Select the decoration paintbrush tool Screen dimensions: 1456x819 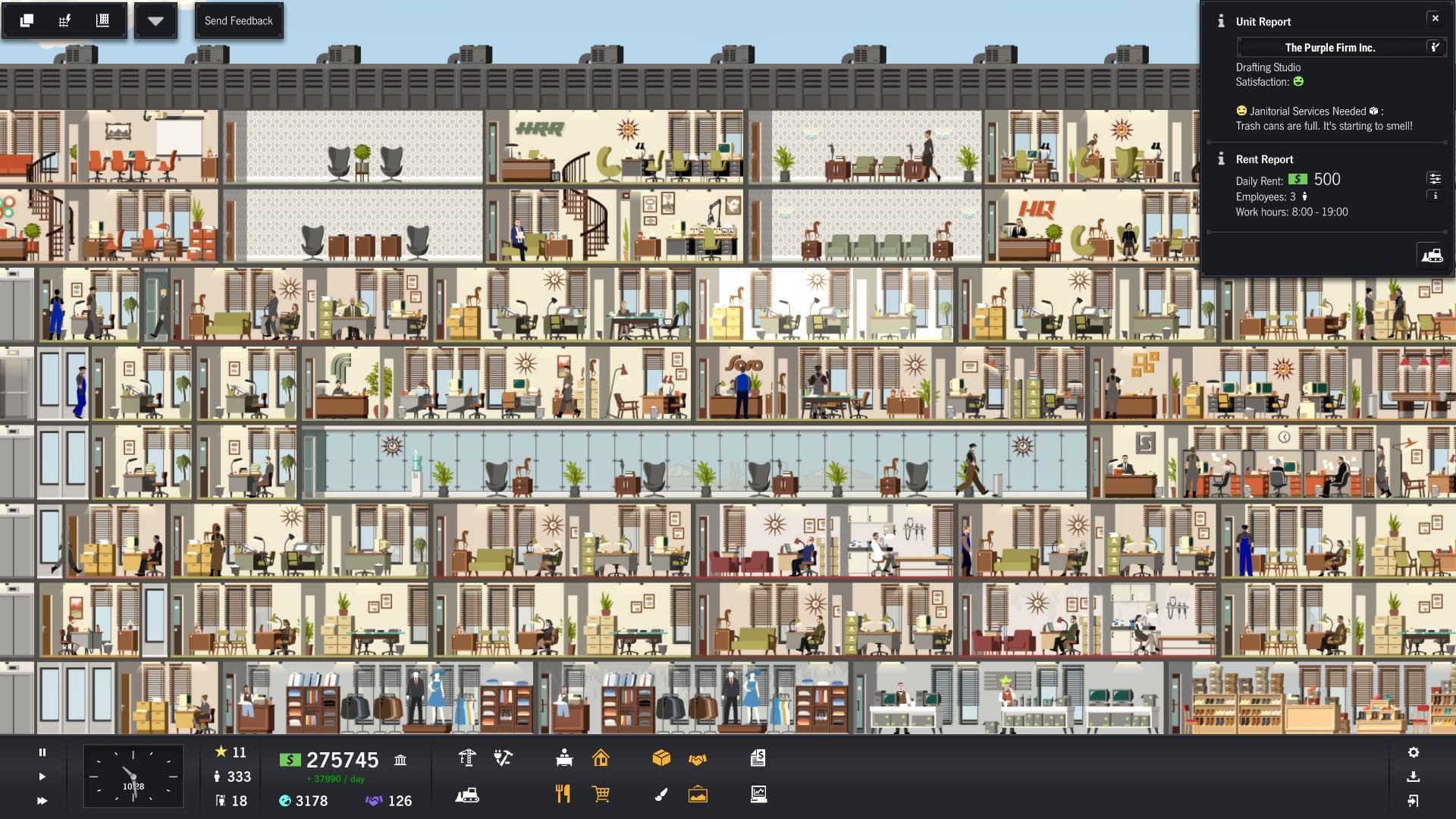pyautogui.click(x=662, y=794)
